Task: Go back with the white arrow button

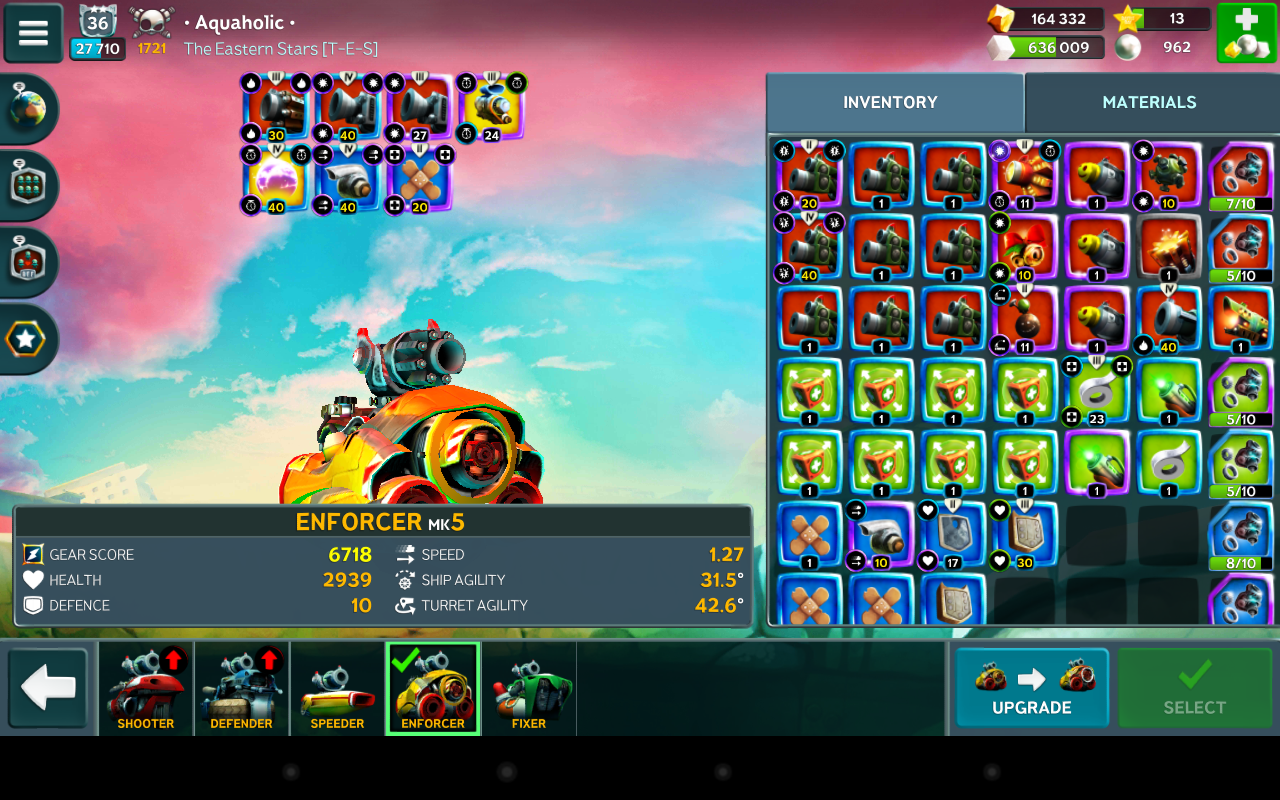Action: click(x=48, y=687)
